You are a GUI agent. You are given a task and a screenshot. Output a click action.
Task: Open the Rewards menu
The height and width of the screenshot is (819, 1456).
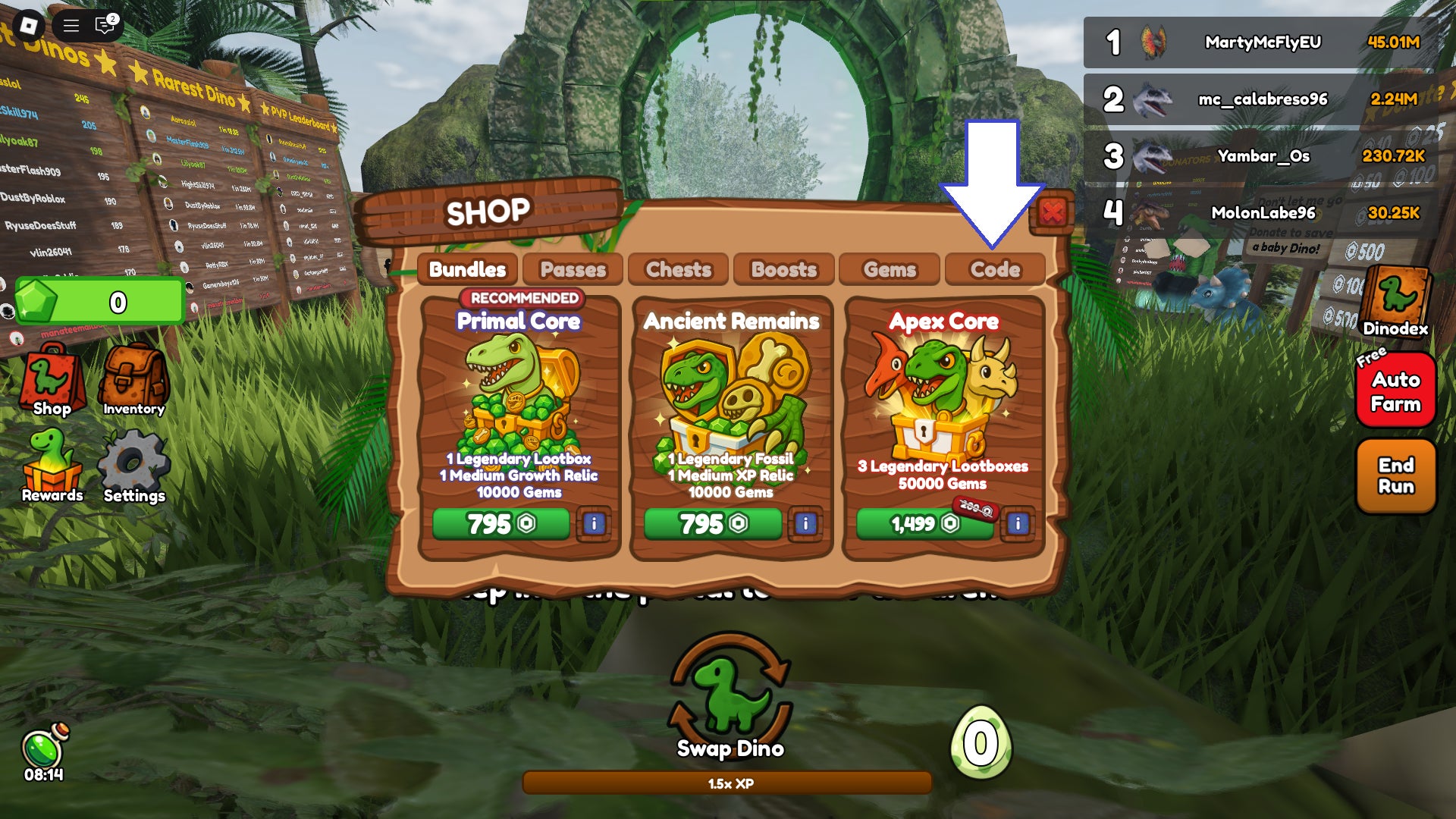click(52, 466)
